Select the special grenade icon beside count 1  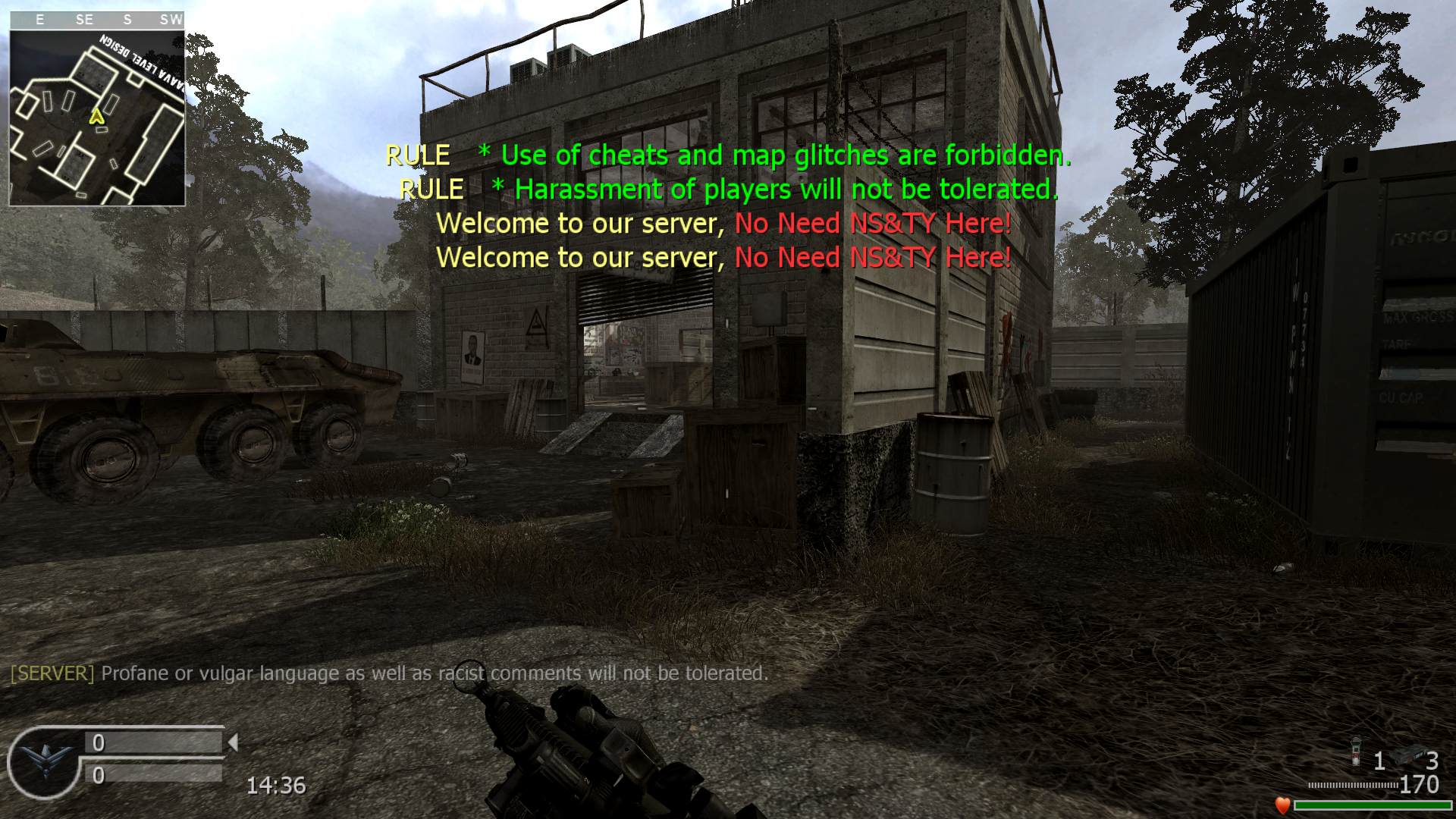click(1357, 753)
